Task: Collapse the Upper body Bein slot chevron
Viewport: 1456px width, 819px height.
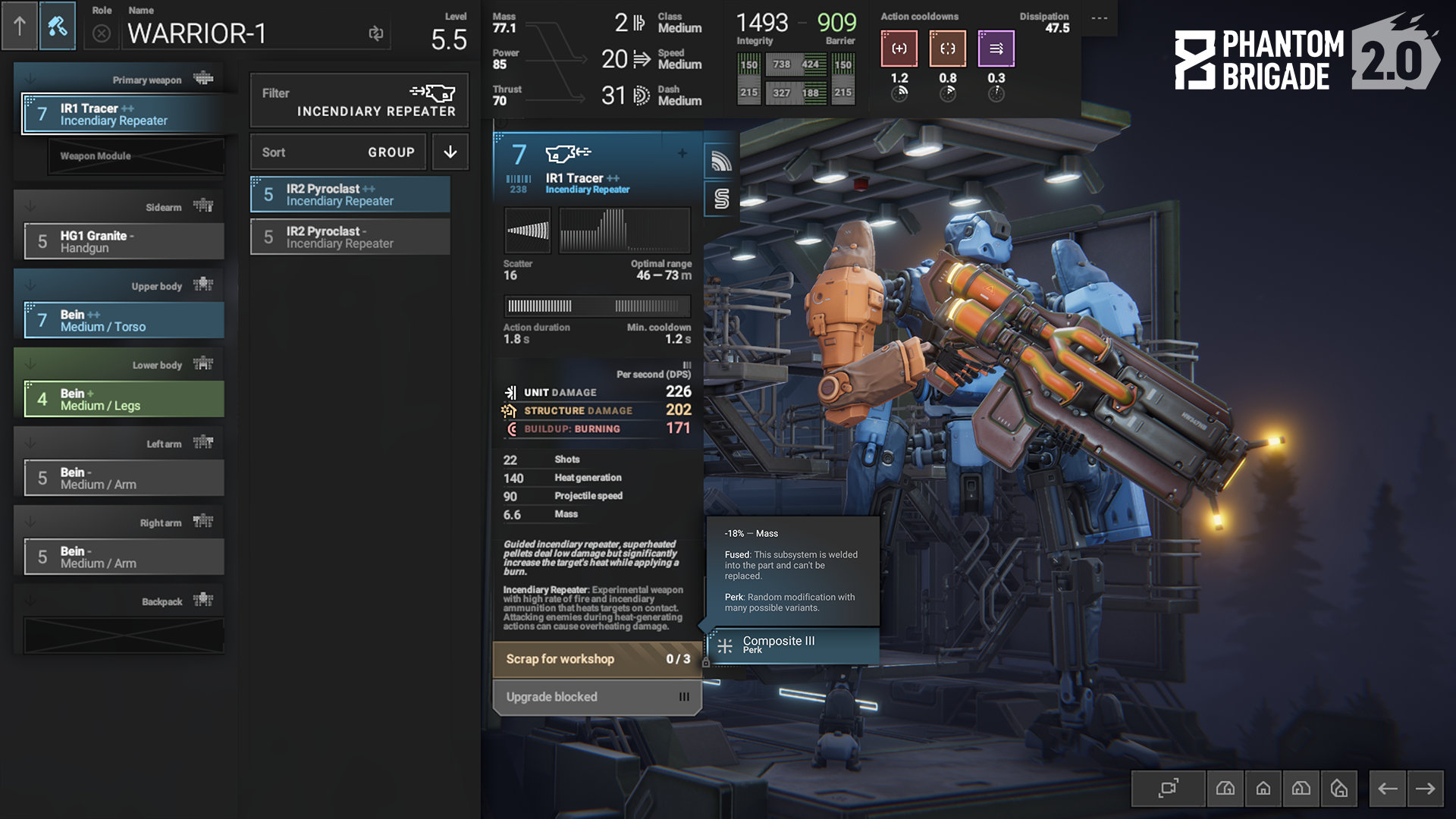Action: point(30,285)
